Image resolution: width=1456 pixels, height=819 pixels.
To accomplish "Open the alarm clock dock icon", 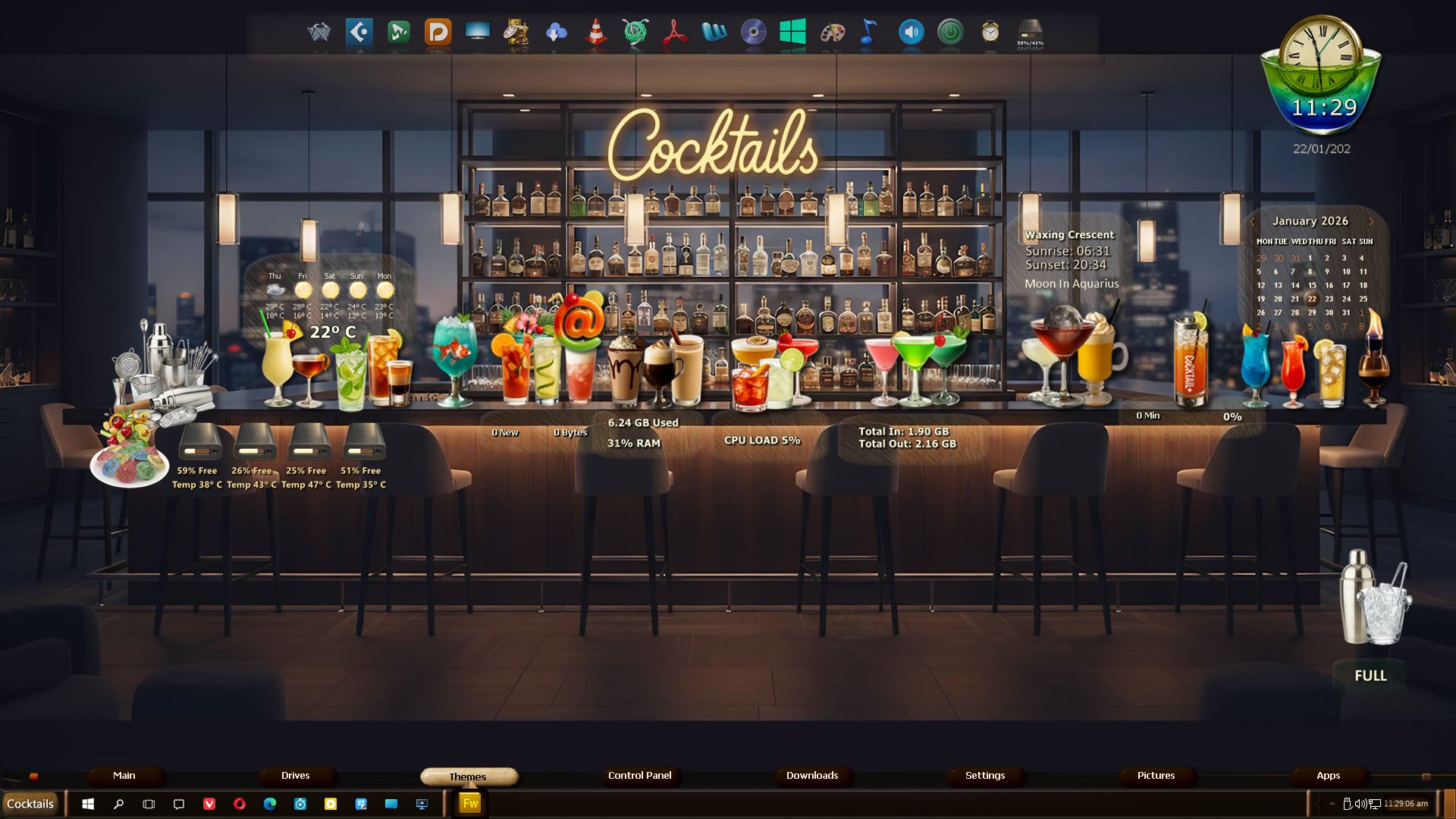I will [990, 32].
